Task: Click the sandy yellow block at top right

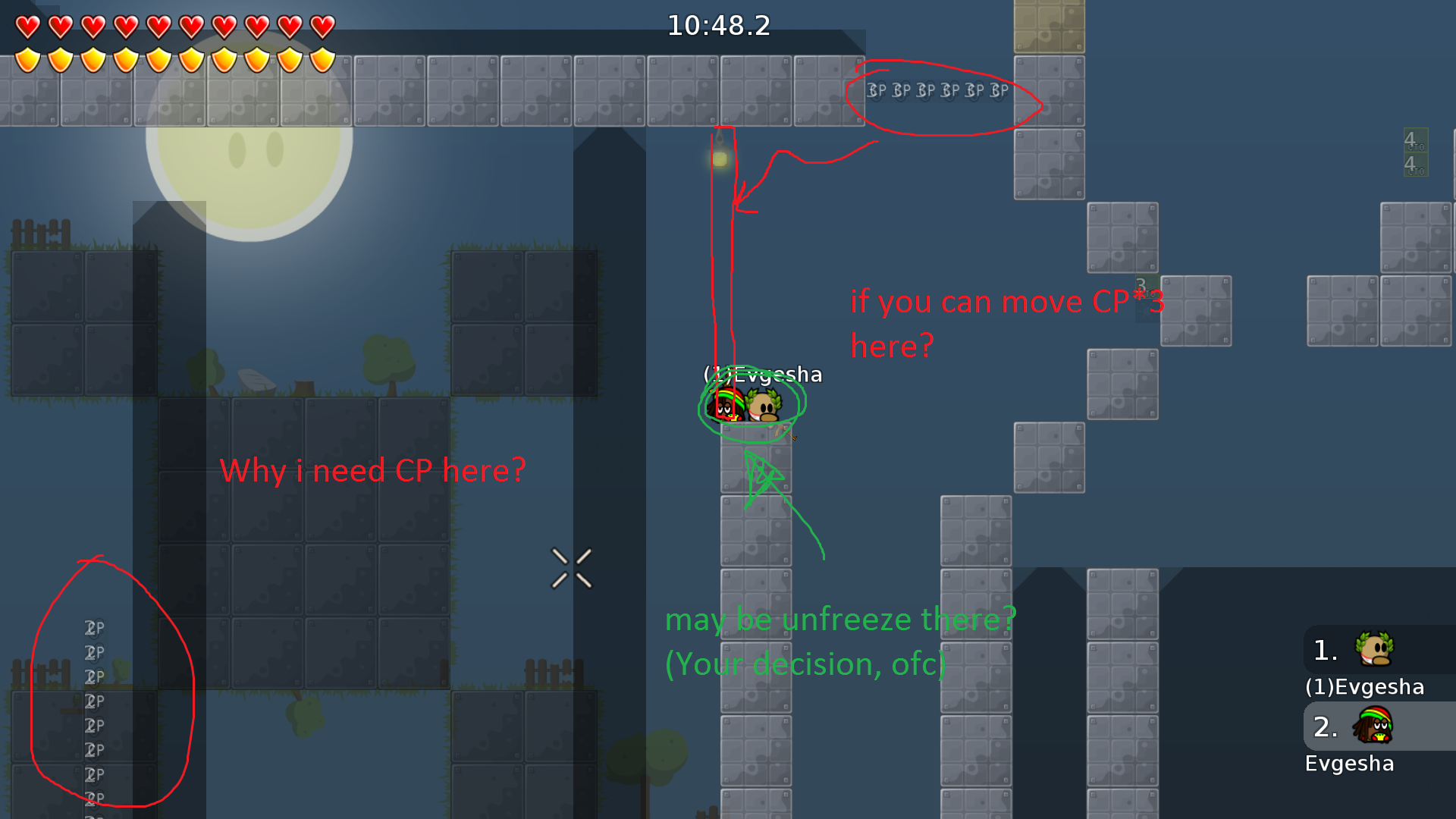Action: tap(1049, 27)
